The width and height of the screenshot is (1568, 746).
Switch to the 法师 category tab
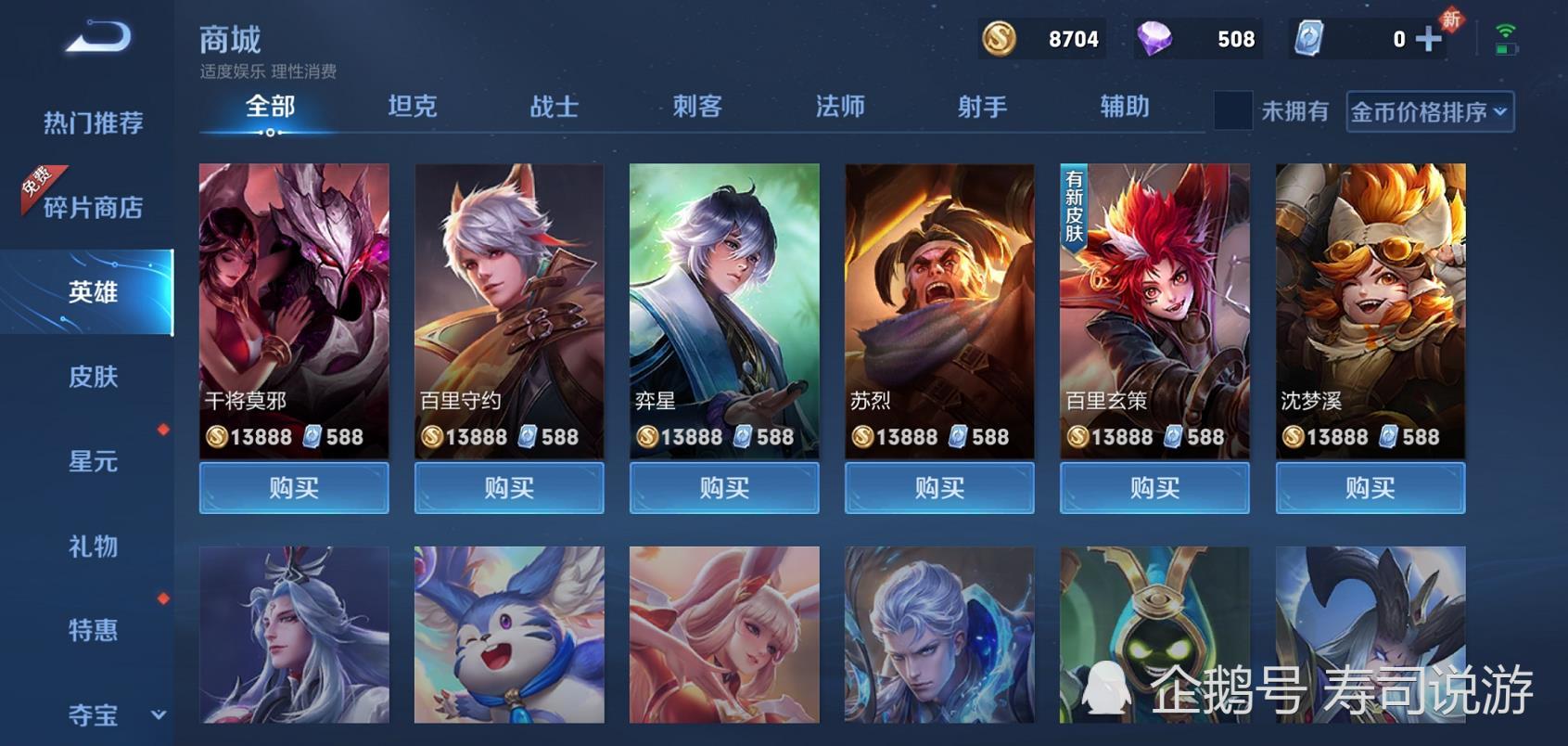tap(840, 107)
